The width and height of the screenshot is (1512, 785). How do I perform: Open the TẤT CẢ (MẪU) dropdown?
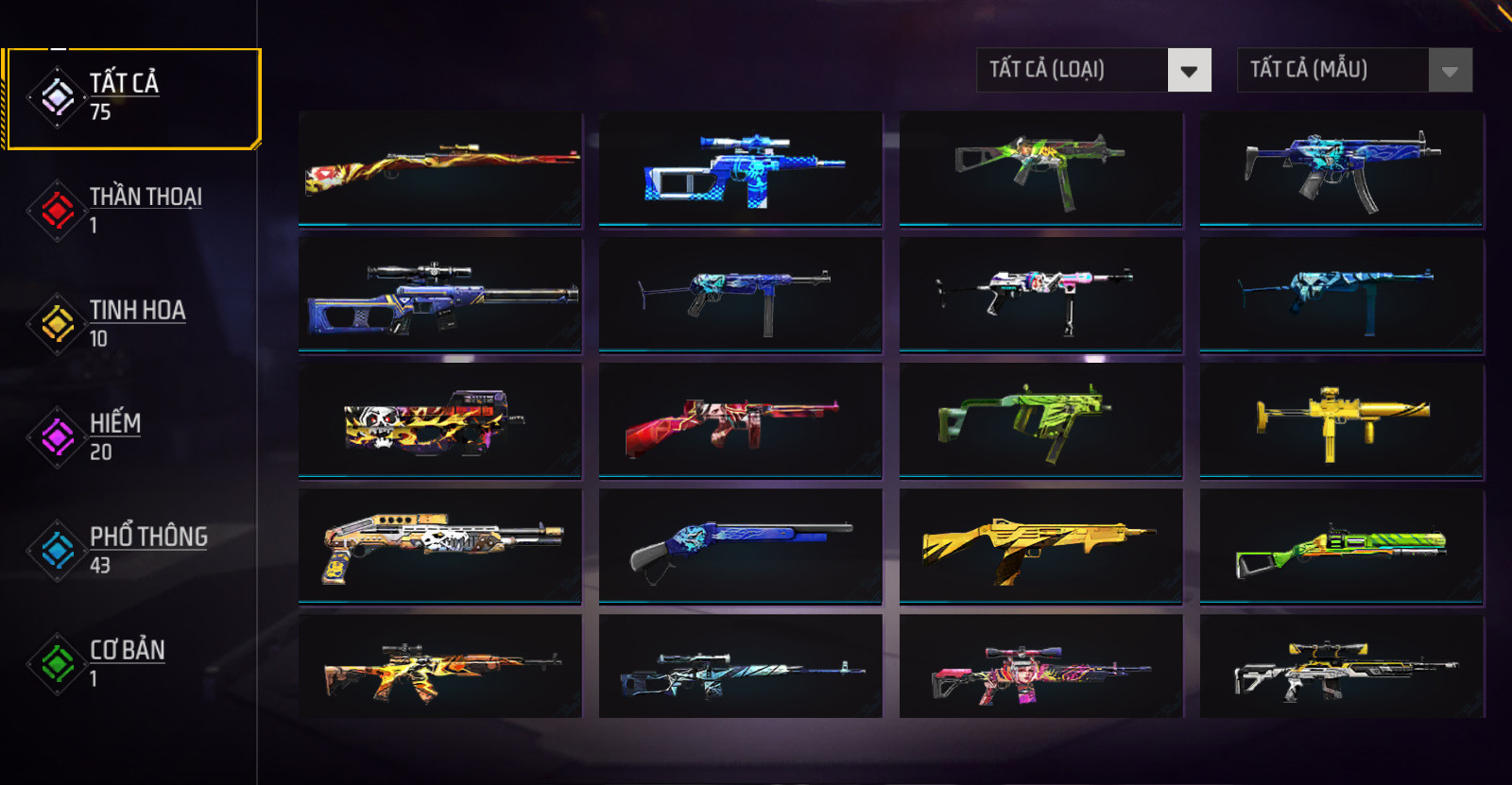pyautogui.click(x=1354, y=70)
